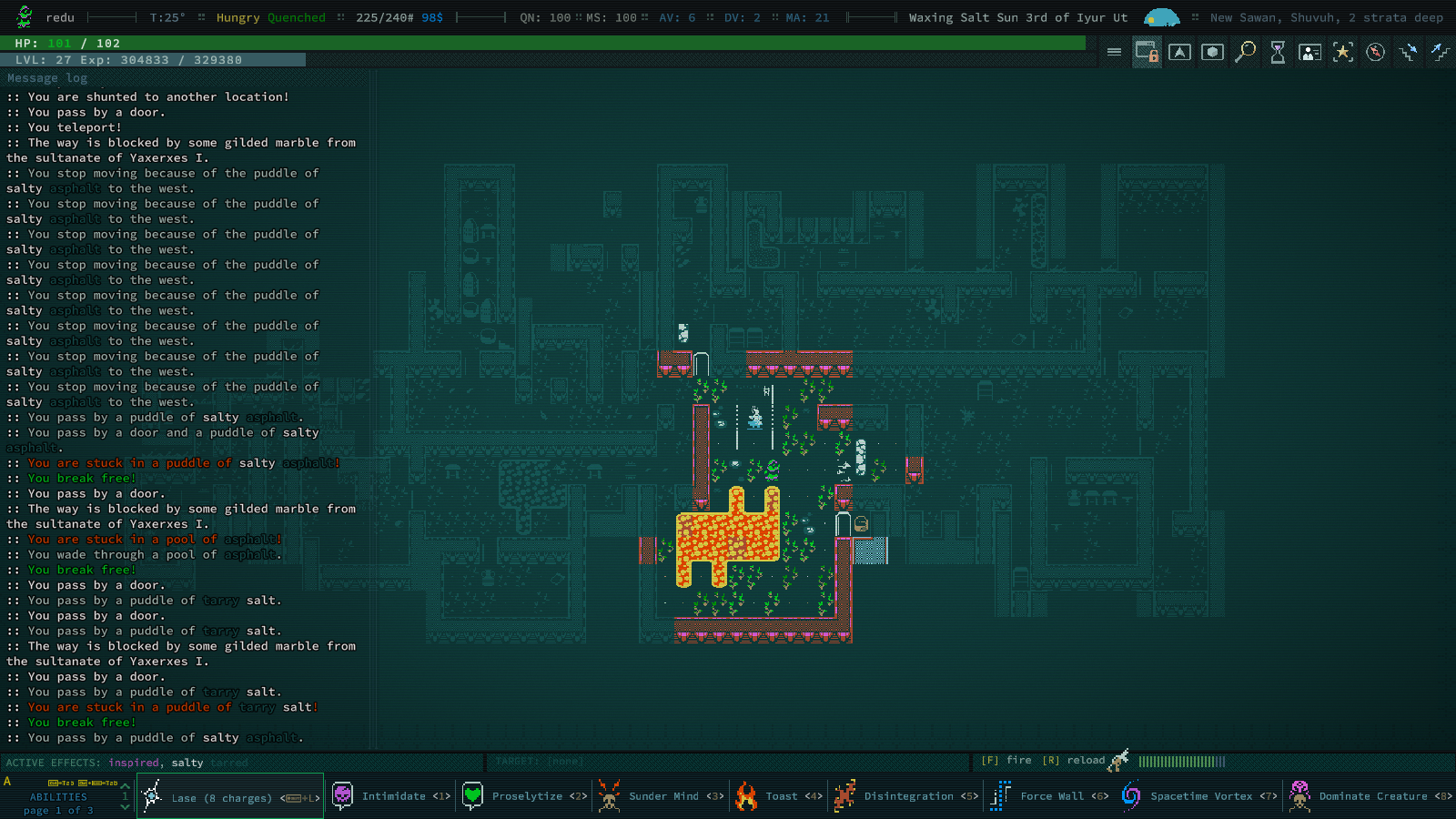Trigger the Disintegration ability
This screenshot has width=1456, height=819.
click(905, 796)
